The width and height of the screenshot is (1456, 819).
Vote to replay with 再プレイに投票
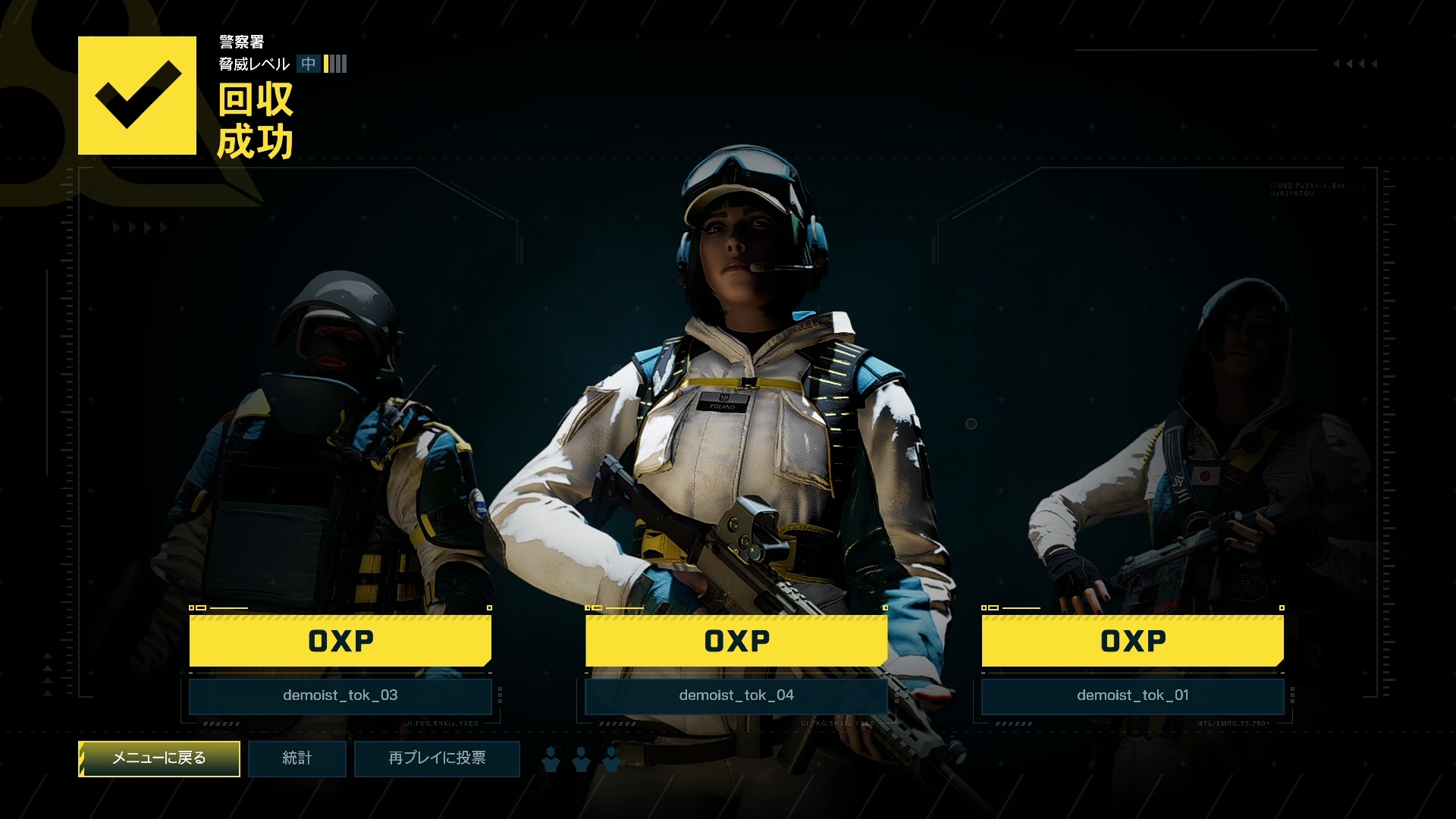click(437, 758)
